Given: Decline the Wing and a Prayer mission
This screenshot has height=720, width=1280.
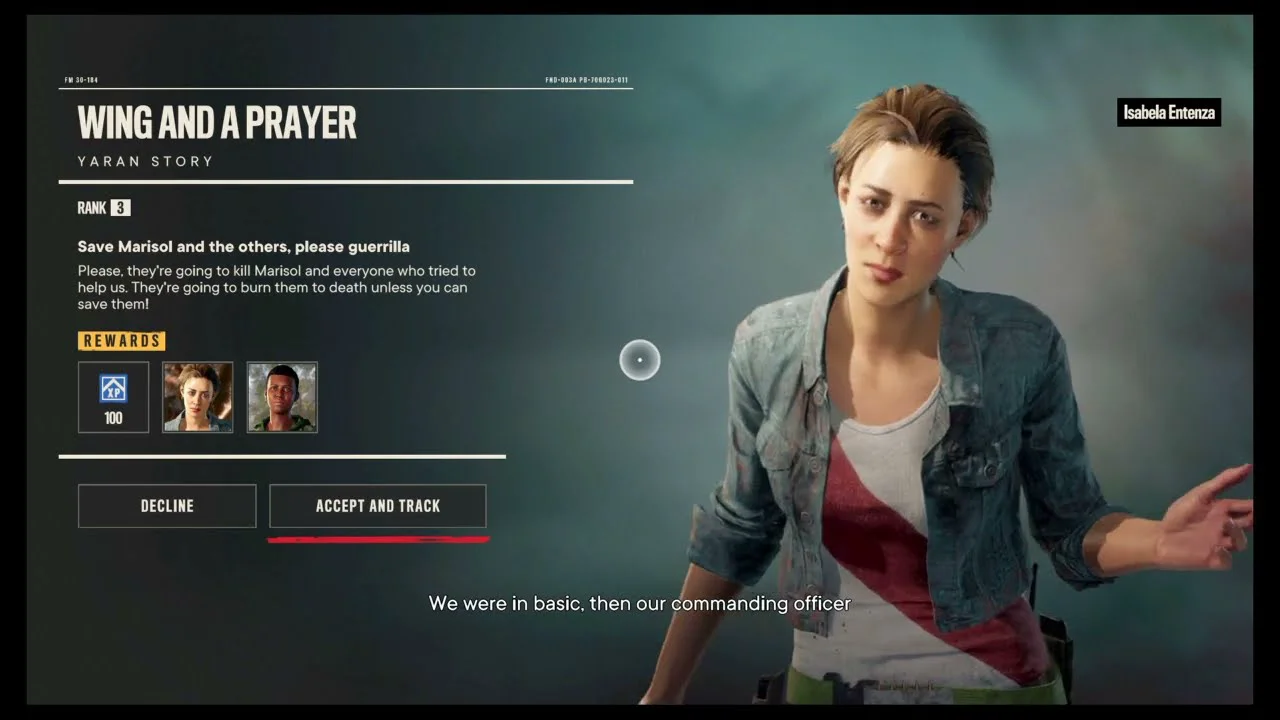Looking at the screenshot, I should pyautogui.click(x=167, y=506).
